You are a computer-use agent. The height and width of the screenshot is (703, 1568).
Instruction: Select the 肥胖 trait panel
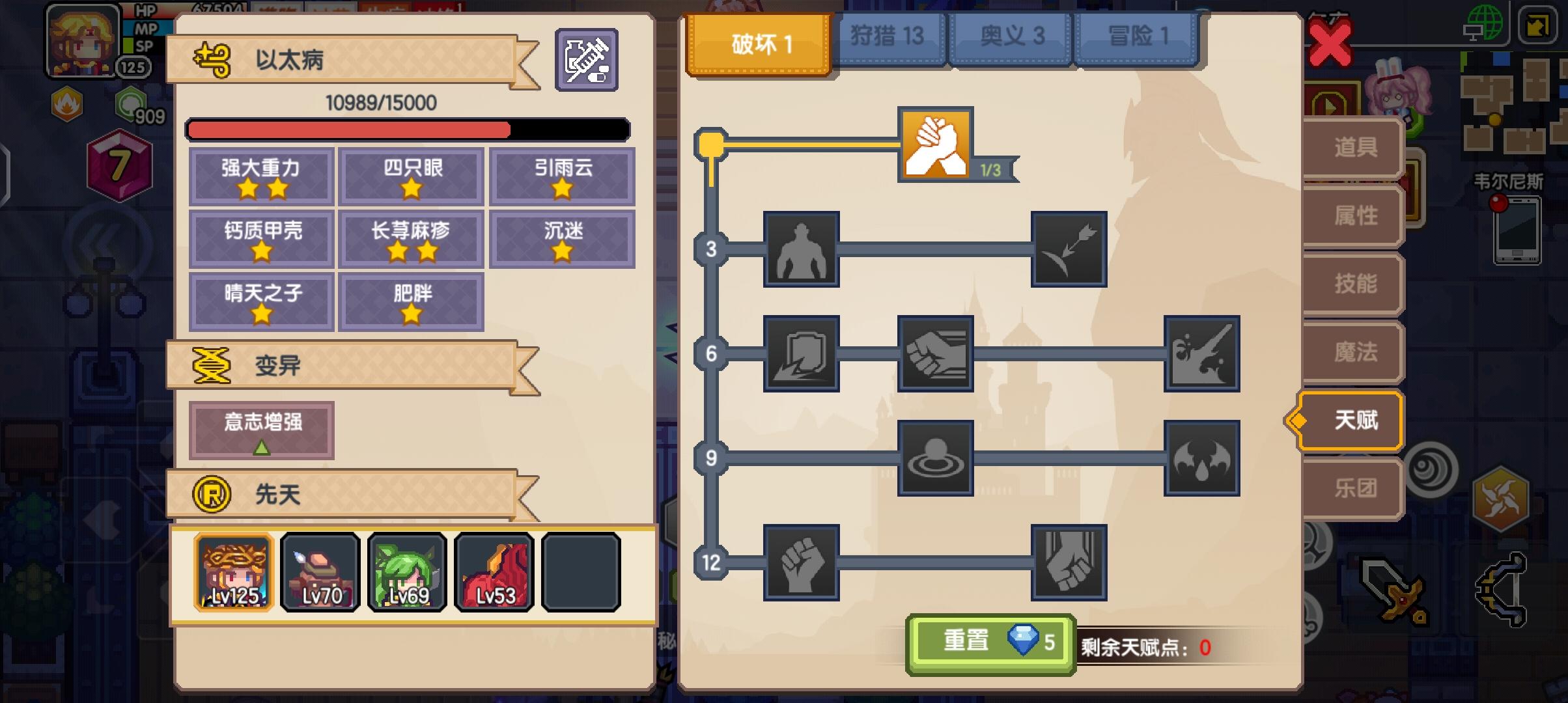411,301
